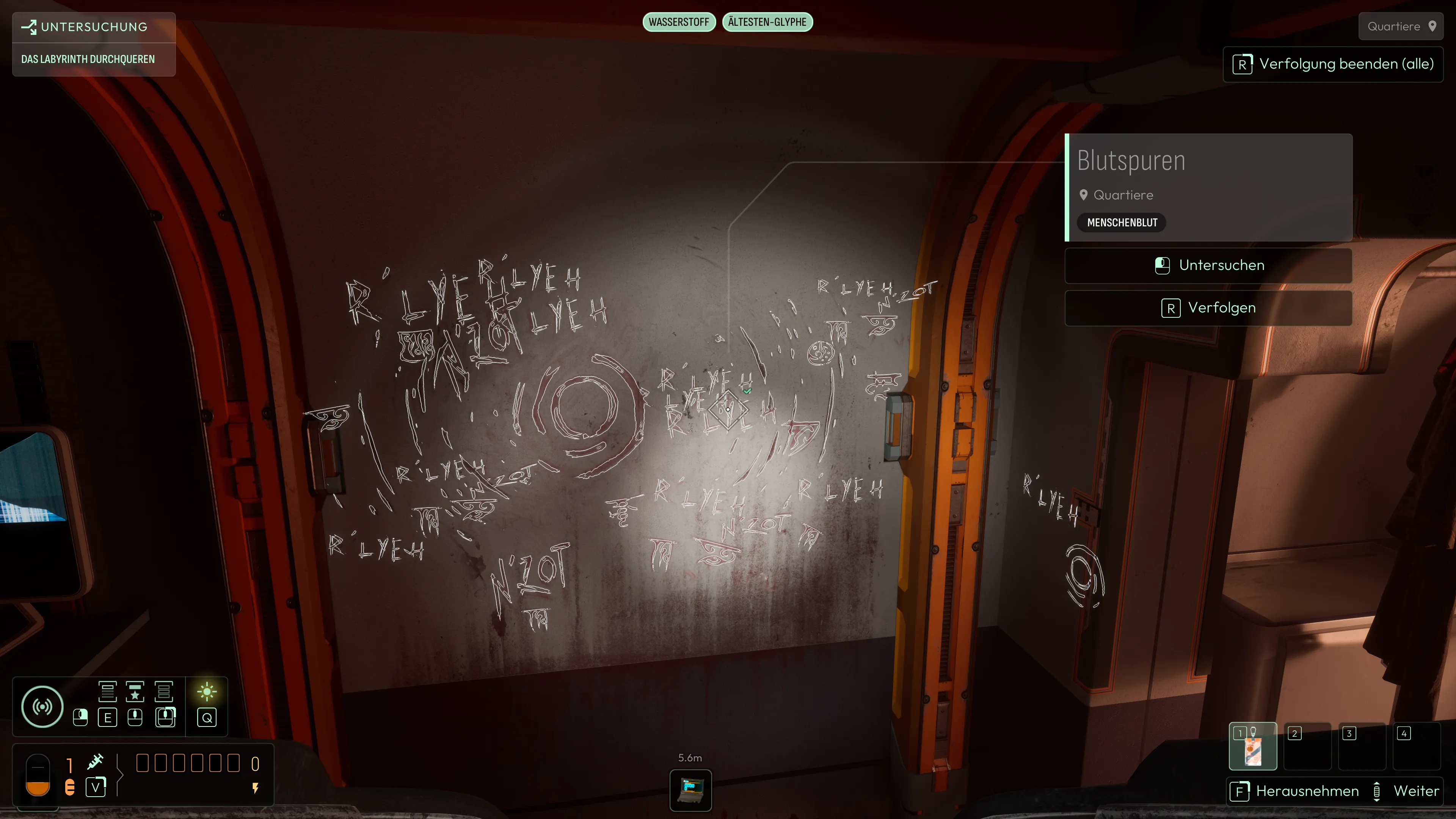
Task: Select the syringe injection icon
Action: click(96, 761)
